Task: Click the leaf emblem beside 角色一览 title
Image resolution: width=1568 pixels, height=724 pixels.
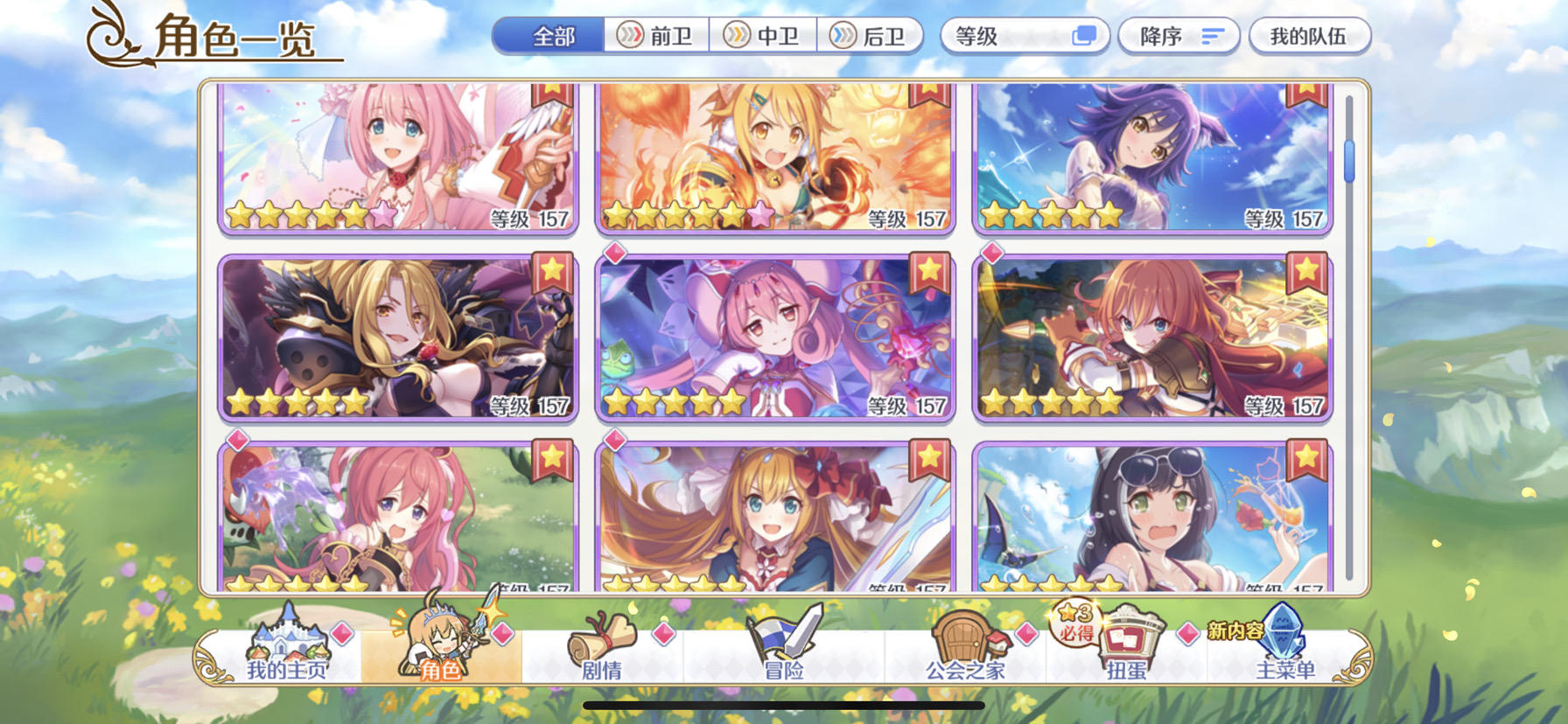Action: pos(114,35)
